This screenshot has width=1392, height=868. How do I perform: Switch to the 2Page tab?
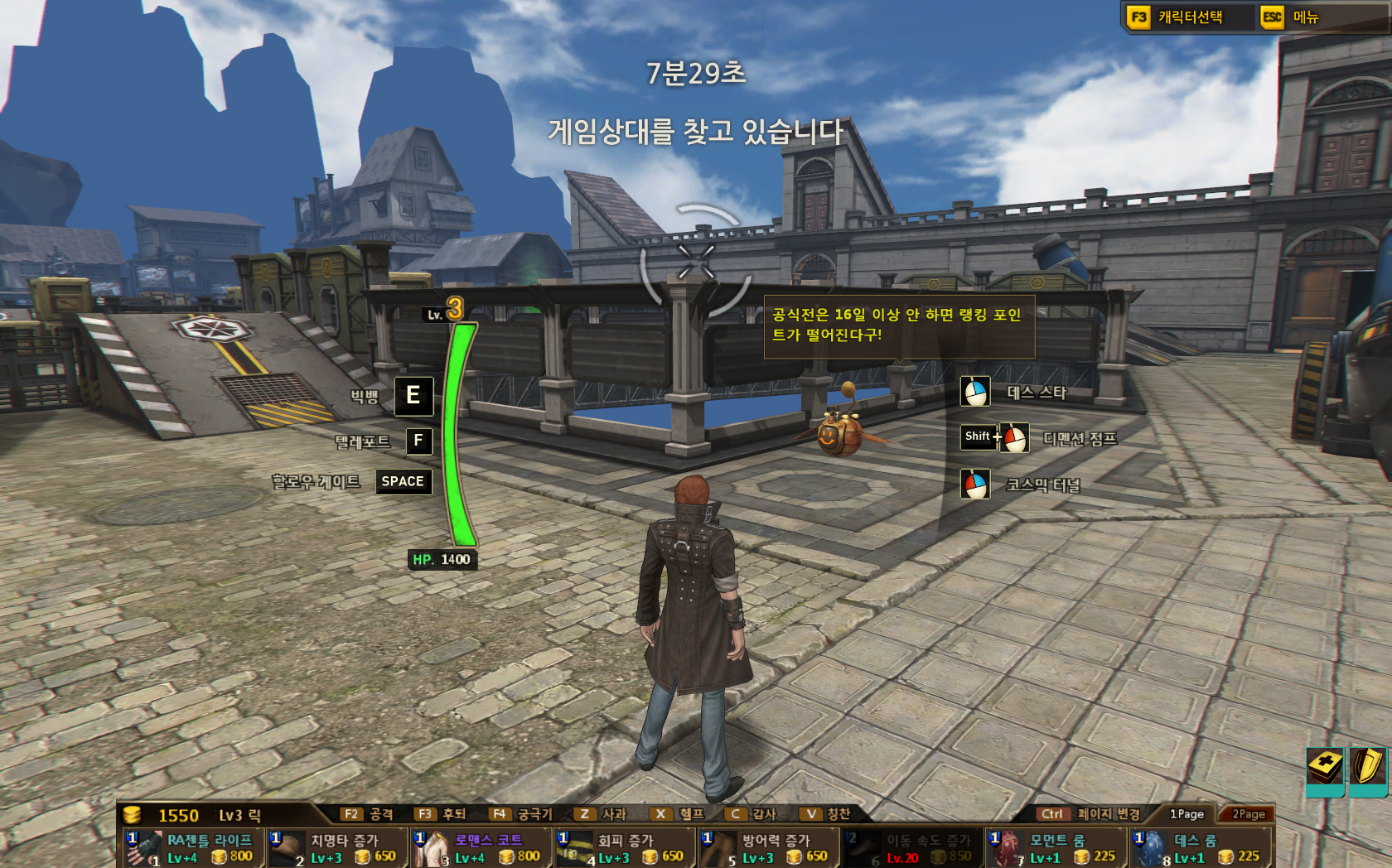1247,814
